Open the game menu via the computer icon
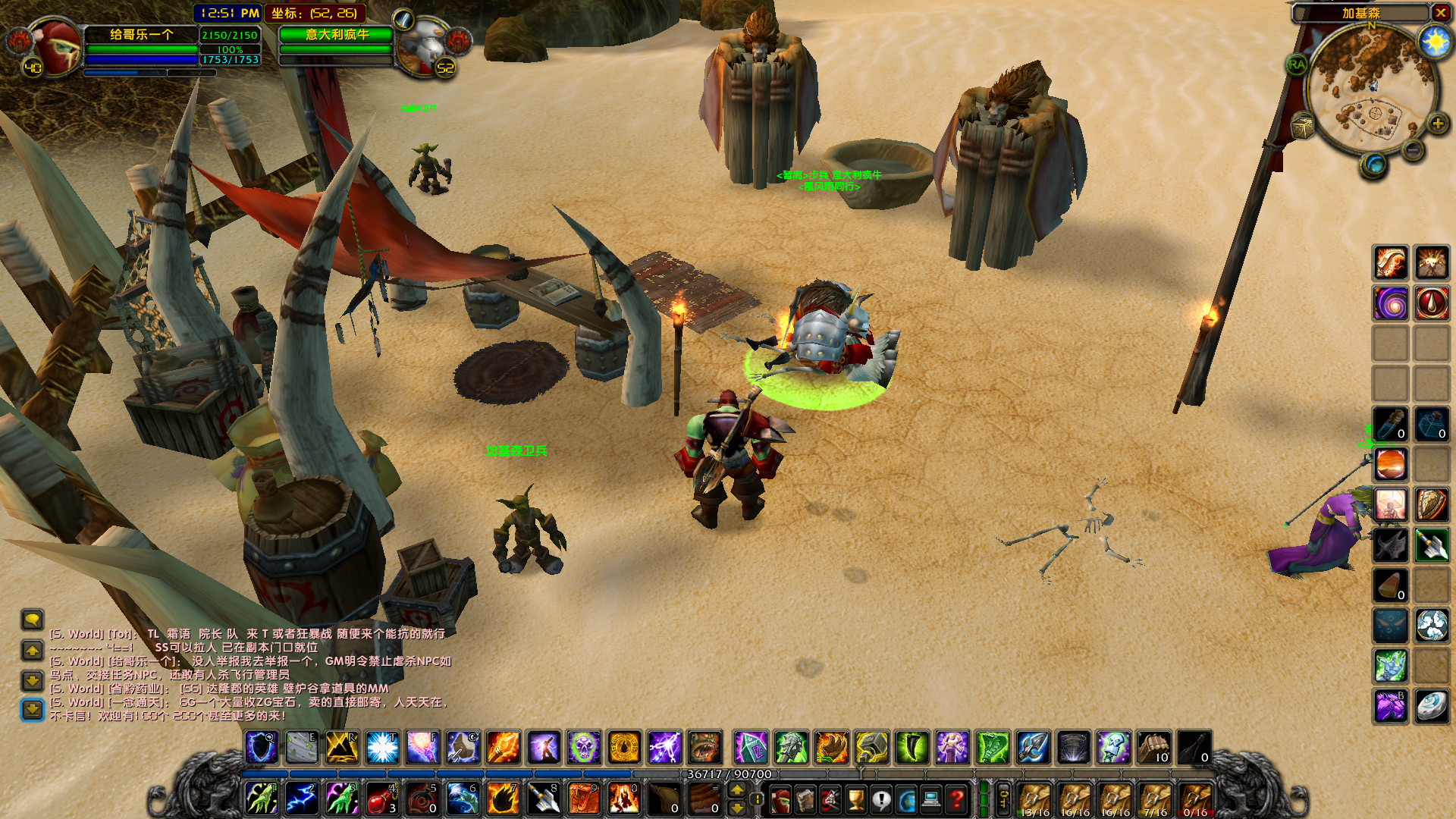This screenshot has height=819, width=1456. point(933,799)
